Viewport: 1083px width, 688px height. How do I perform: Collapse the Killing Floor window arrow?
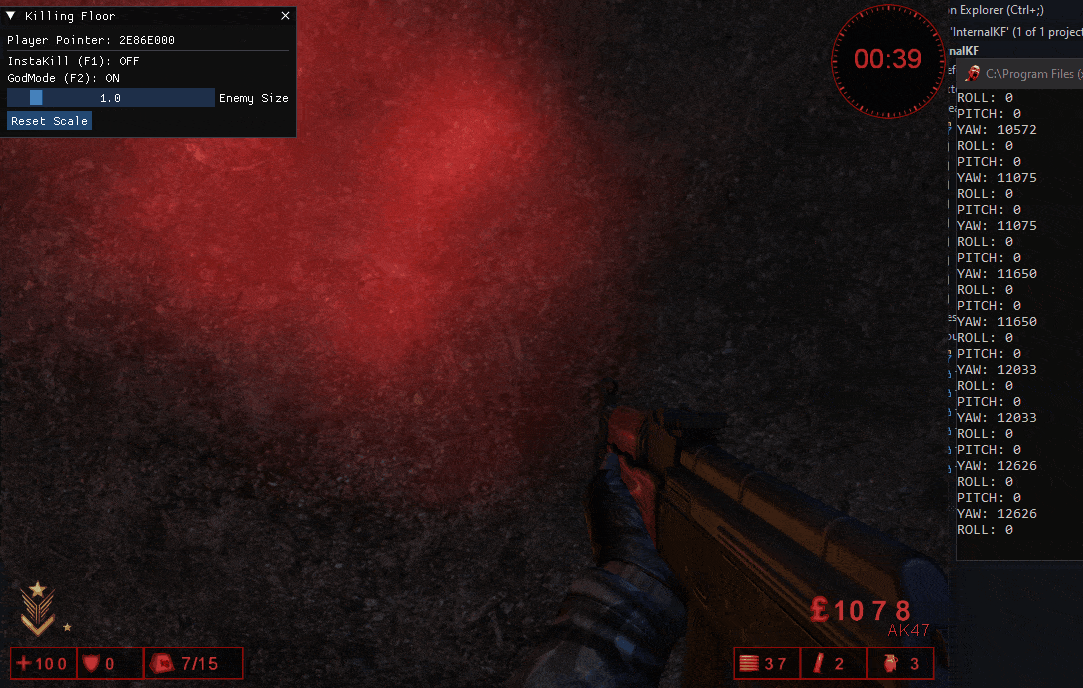click(x=11, y=16)
